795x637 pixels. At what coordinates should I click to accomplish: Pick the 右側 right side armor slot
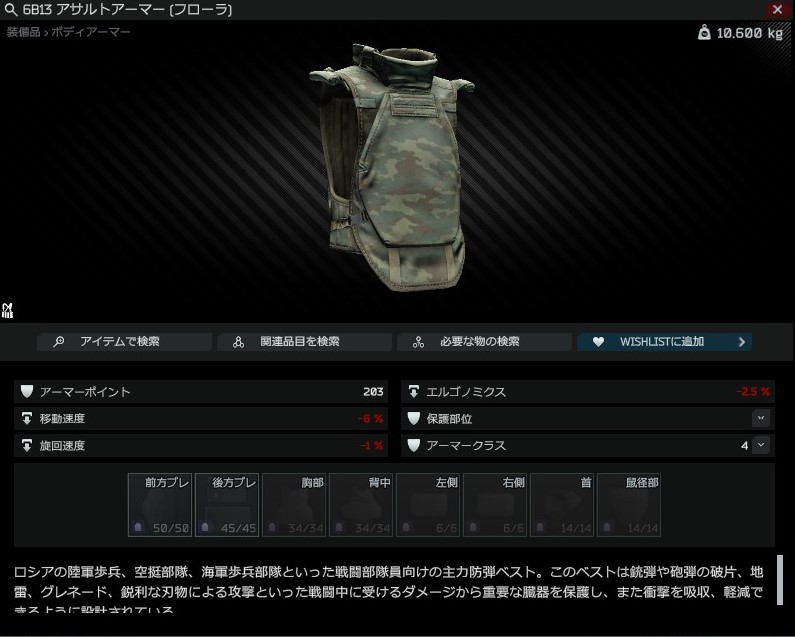pos(495,505)
